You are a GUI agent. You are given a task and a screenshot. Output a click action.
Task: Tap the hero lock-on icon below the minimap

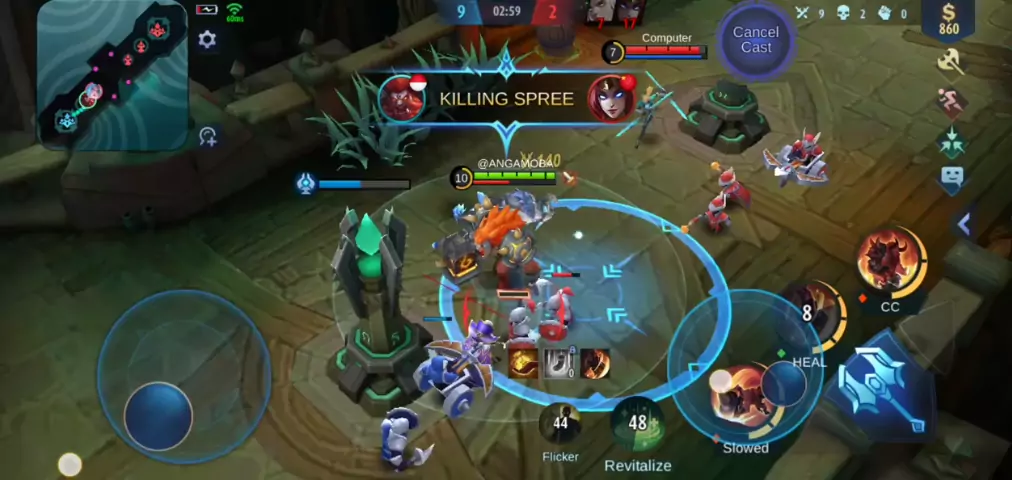pos(208,137)
